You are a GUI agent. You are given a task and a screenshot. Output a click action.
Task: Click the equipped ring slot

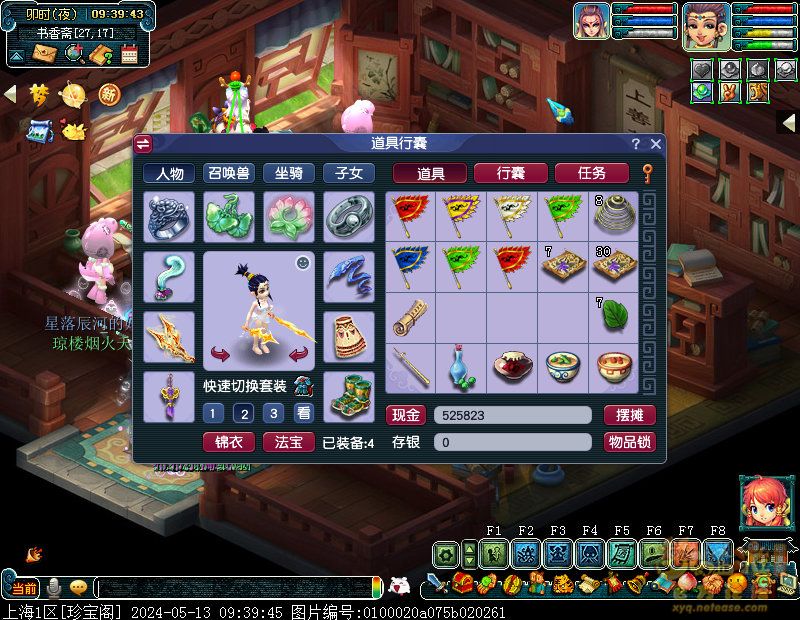click(x=169, y=217)
